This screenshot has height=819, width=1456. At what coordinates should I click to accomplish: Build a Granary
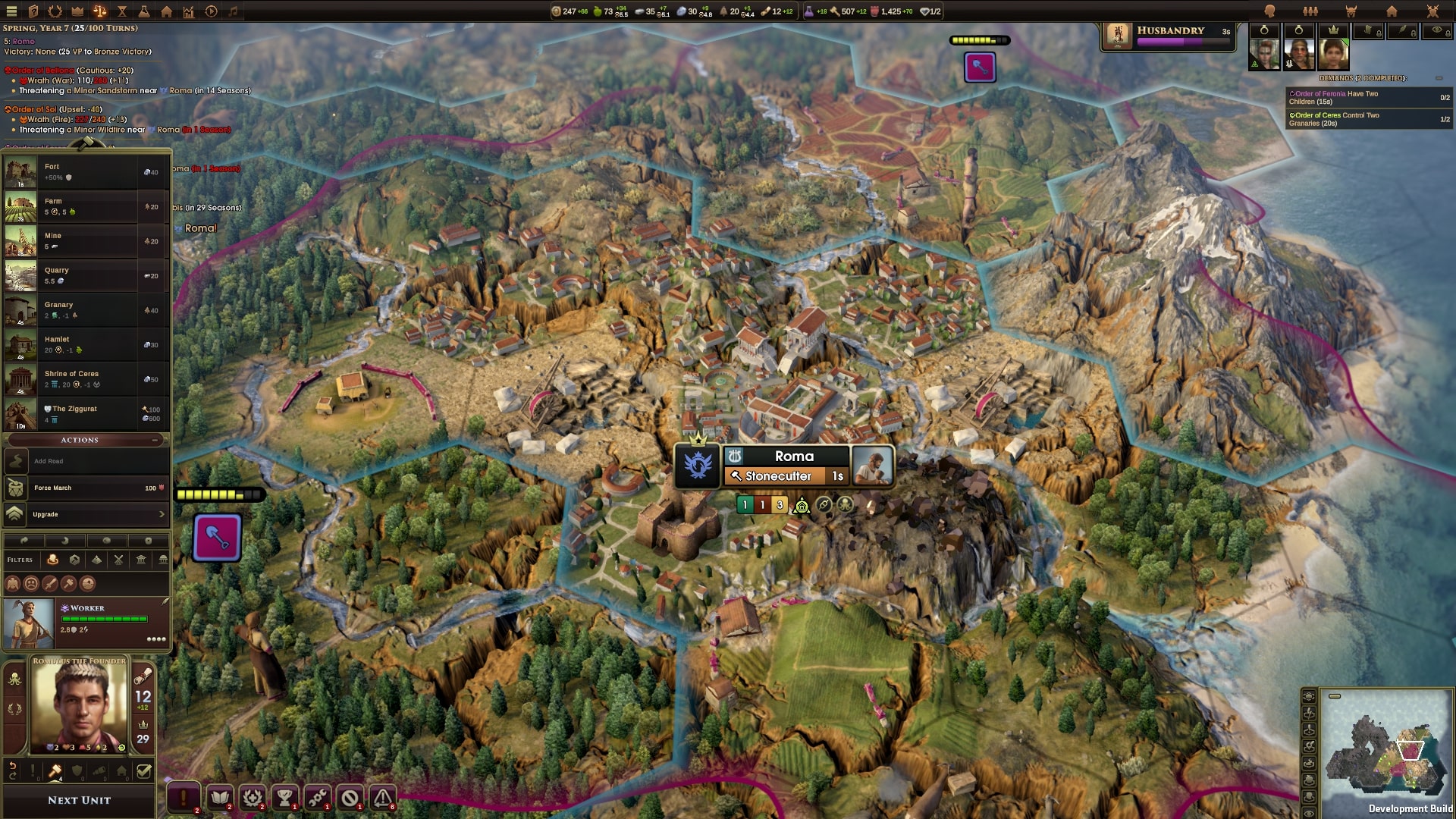(86, 310)
